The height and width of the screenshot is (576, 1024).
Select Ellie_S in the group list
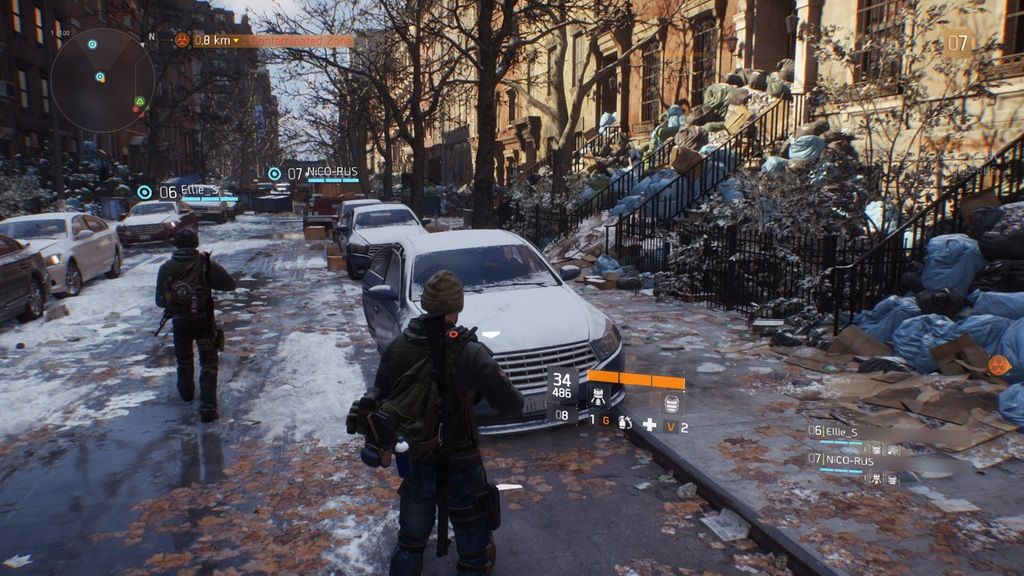pyautogui.click(x=840, y=432)
